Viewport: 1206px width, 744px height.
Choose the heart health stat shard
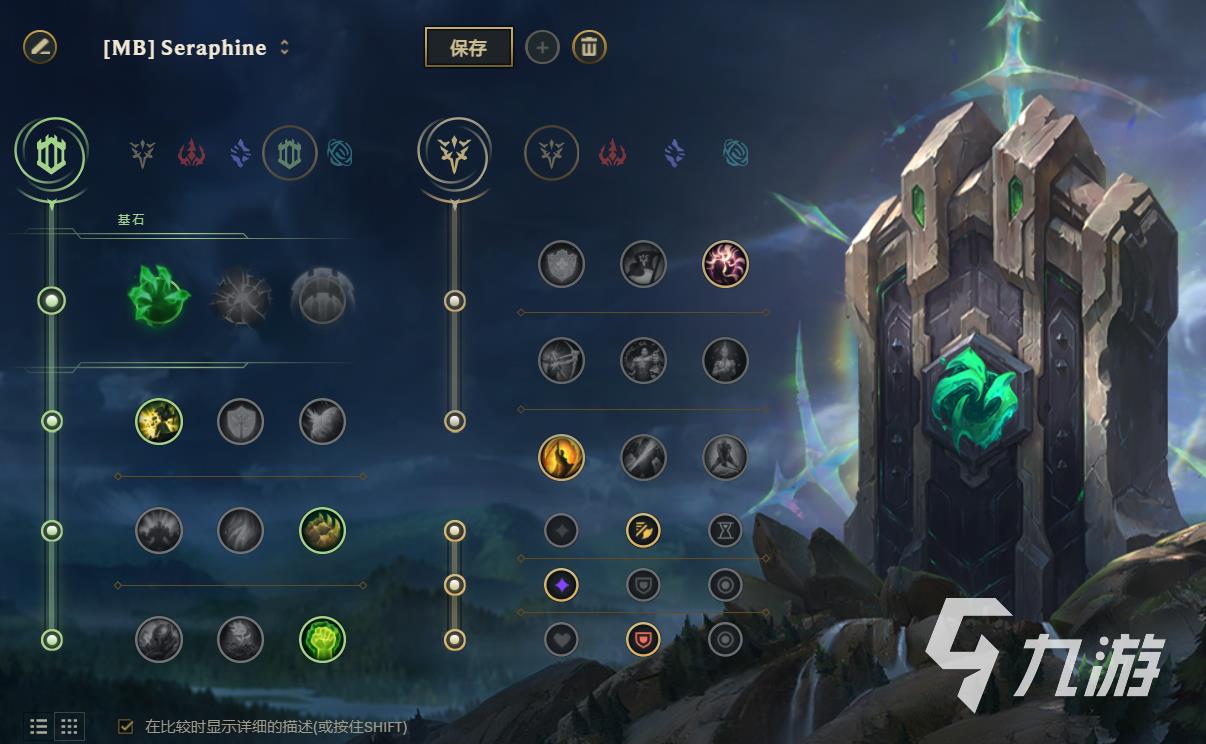click(x=561, y=639)
